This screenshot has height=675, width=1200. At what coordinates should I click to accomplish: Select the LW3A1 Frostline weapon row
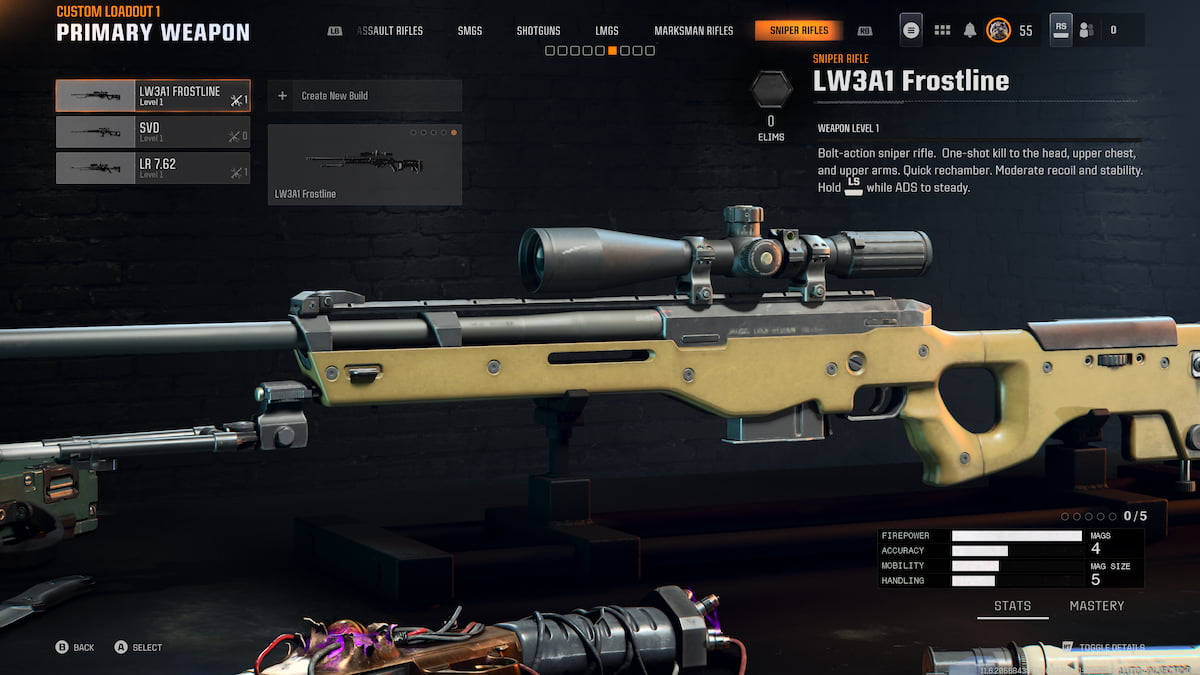[x=153, y=96]
